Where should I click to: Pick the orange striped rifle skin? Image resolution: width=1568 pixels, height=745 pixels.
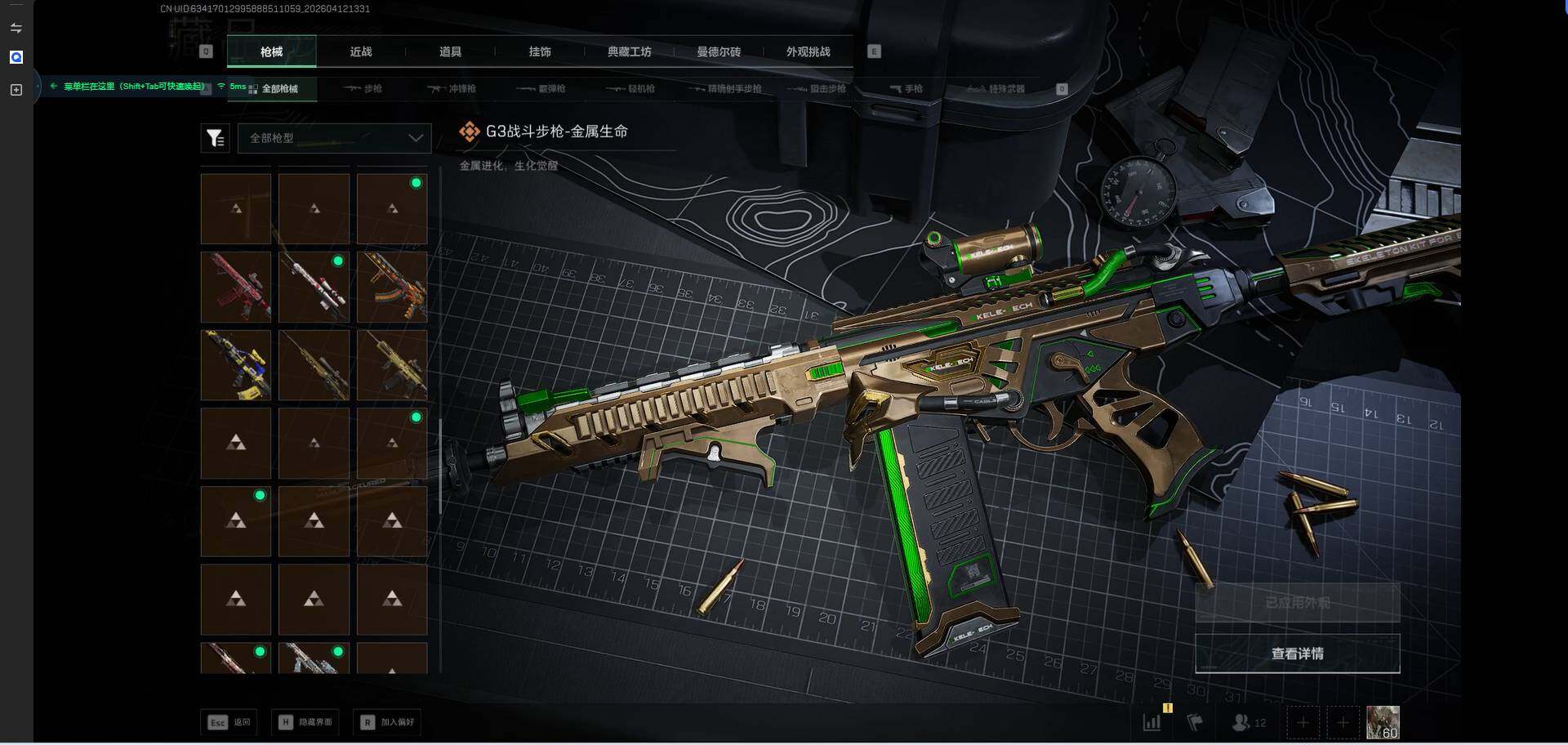[392, 287]
